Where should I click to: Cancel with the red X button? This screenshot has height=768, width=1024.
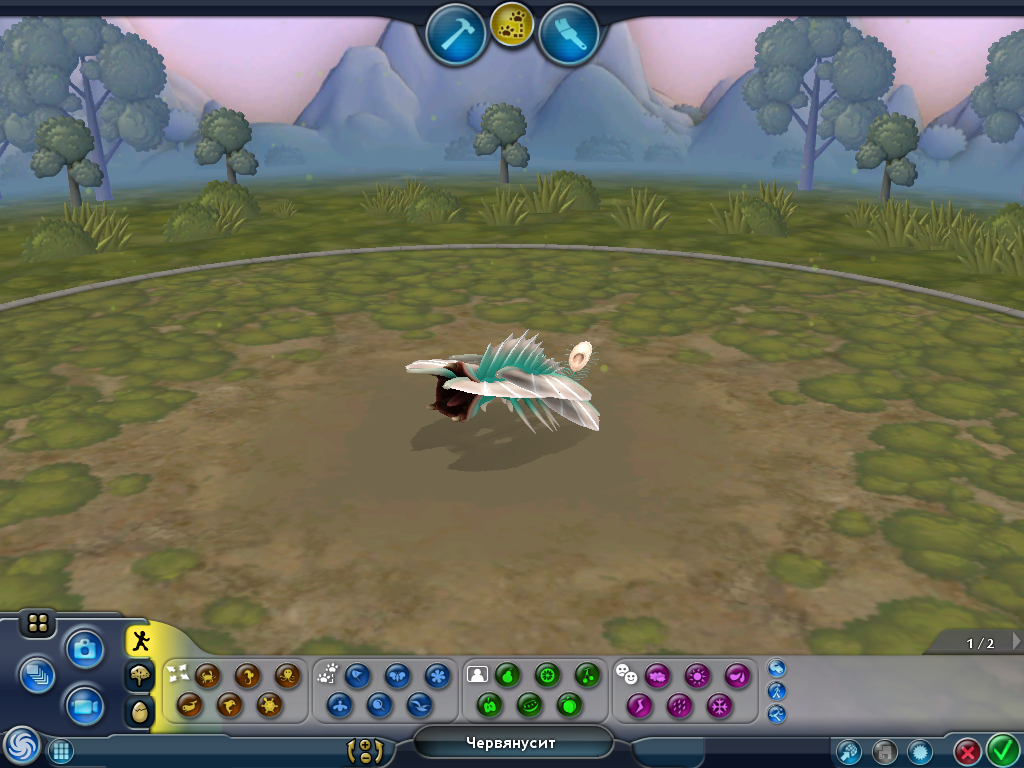[967, 750]
